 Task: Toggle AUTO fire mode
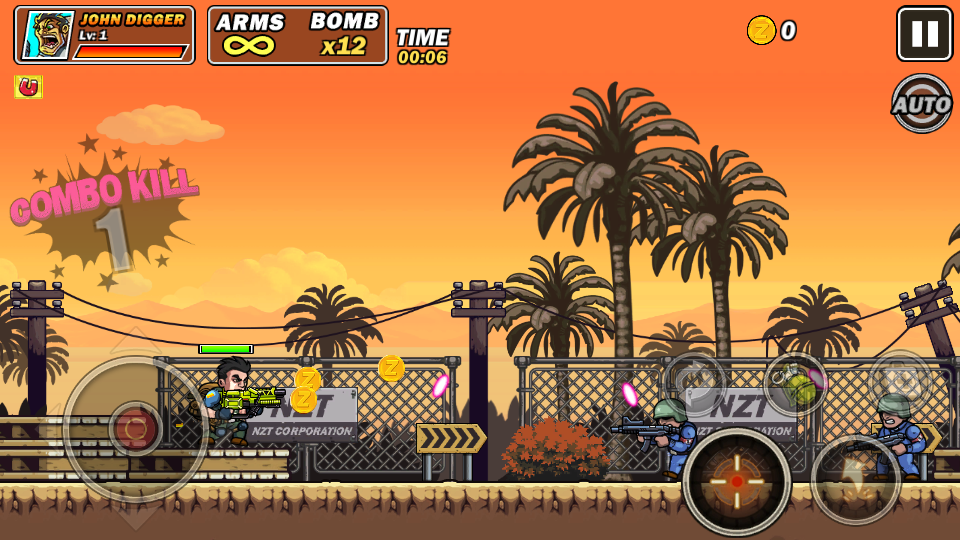coord(921,103)
